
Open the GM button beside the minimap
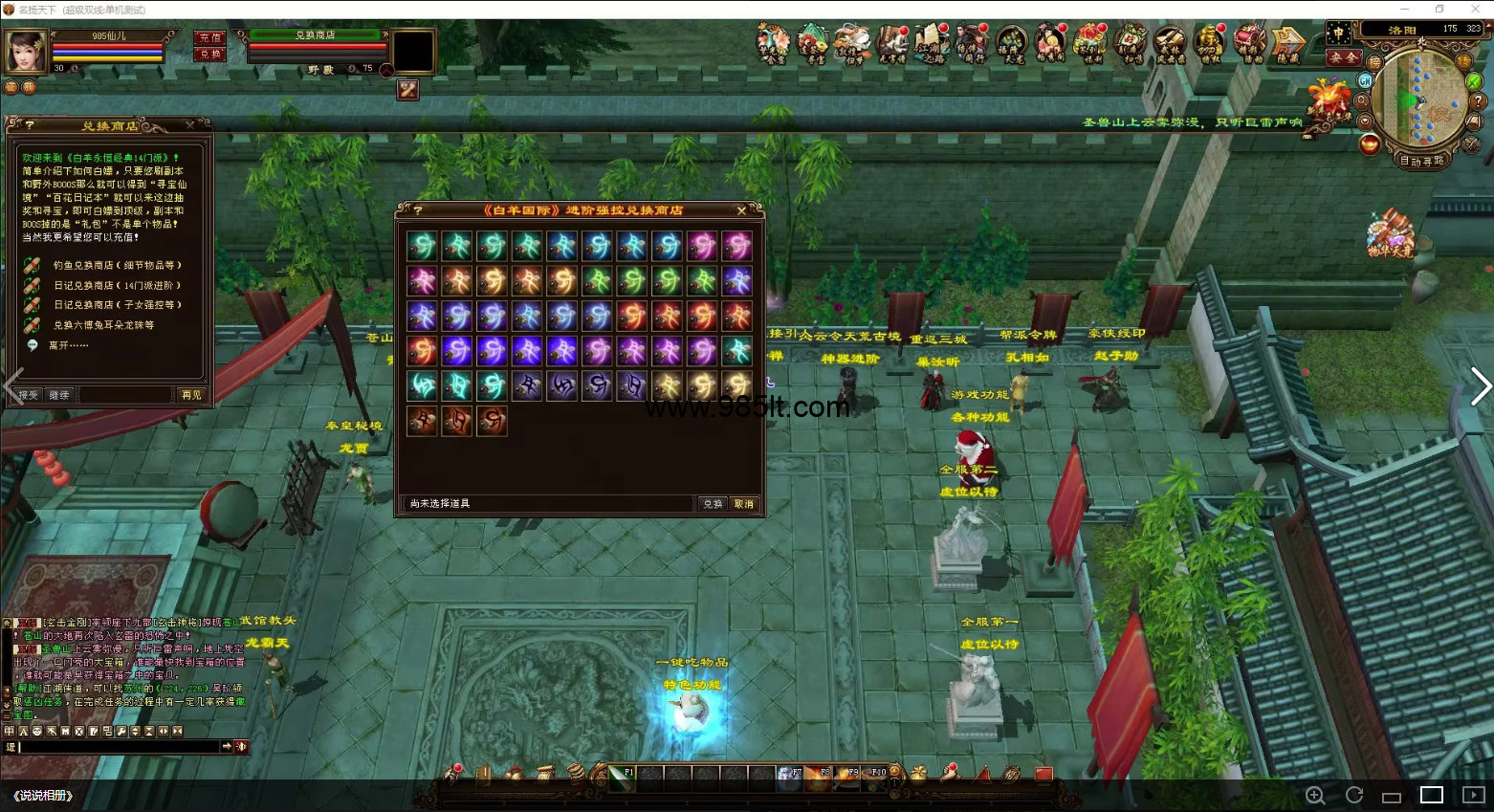coord(1365,81)
